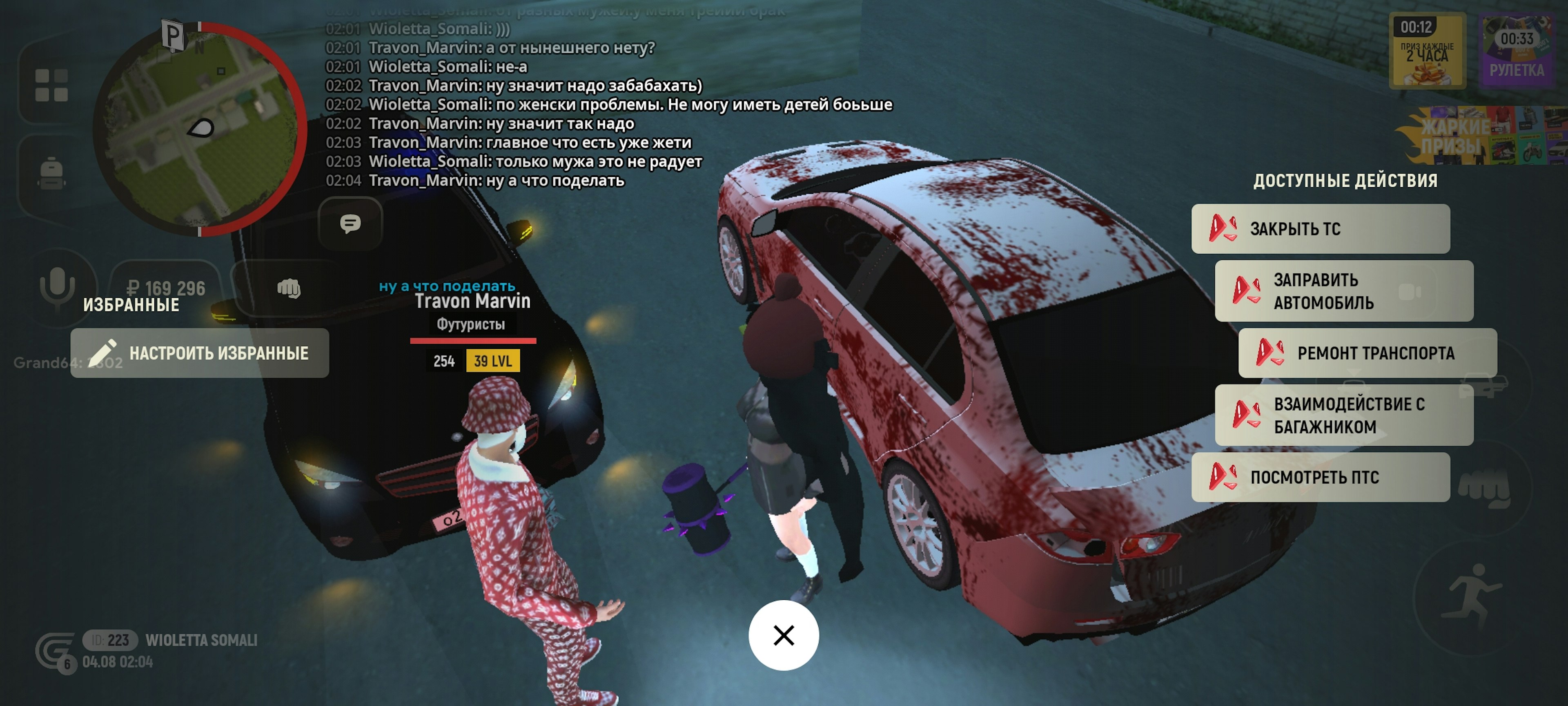Open the chat message bubble icon

350,224
